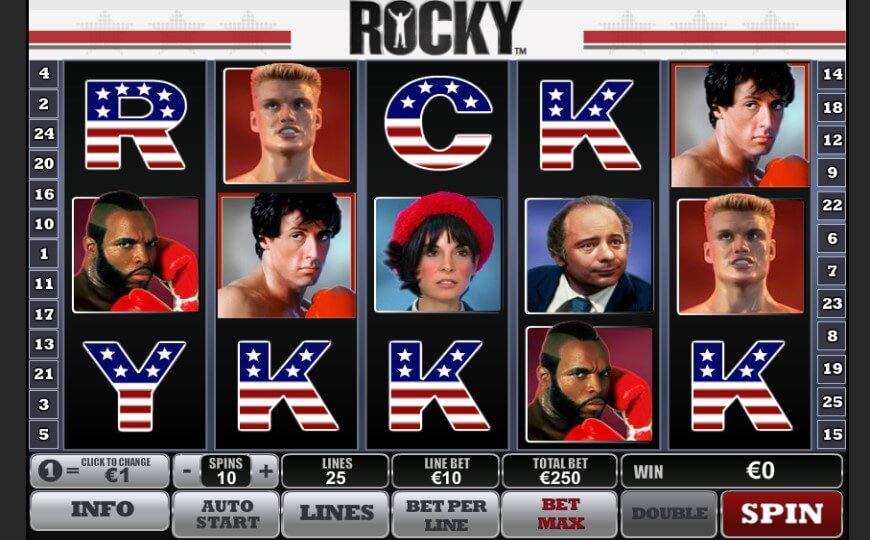The image size is (870, 540).
Task: Click the DOUBLE gamble button
Action: click(x=668, y=513)
